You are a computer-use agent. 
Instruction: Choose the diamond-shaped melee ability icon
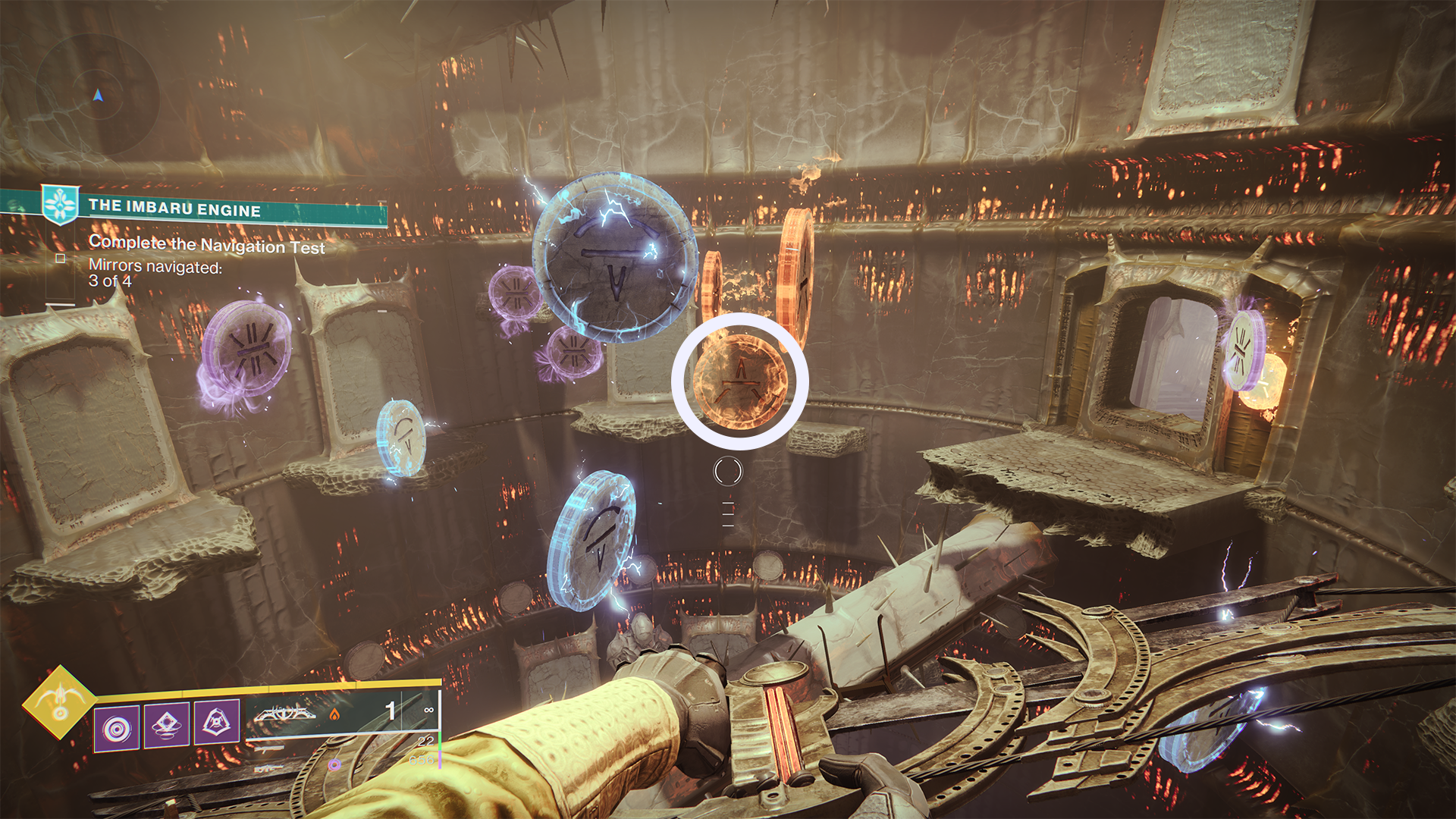pos(167,725)
